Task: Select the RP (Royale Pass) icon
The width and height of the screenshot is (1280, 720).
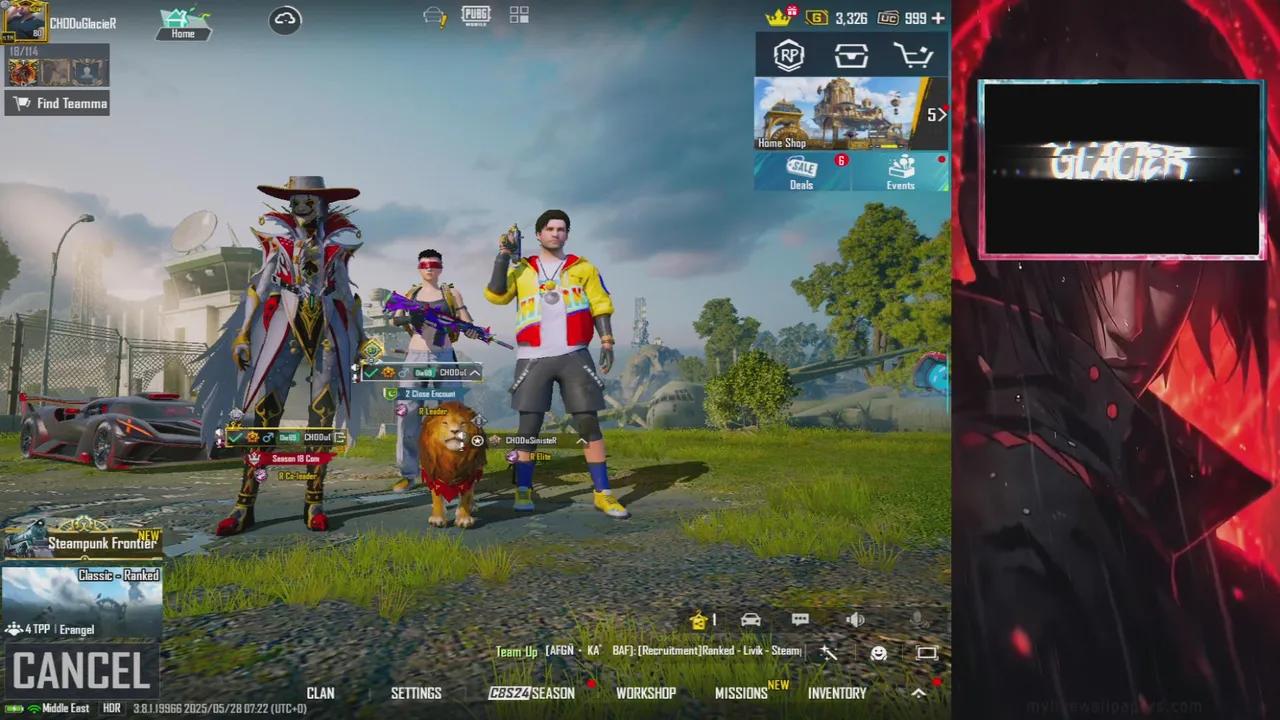Action: (x=788, y=56)
